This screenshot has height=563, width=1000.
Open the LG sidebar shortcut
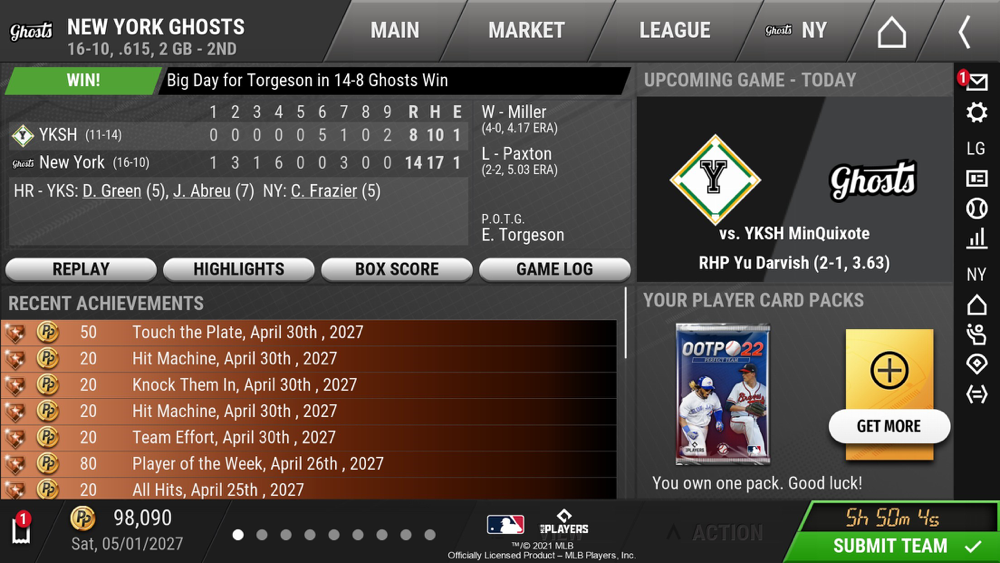click(977, 148)
